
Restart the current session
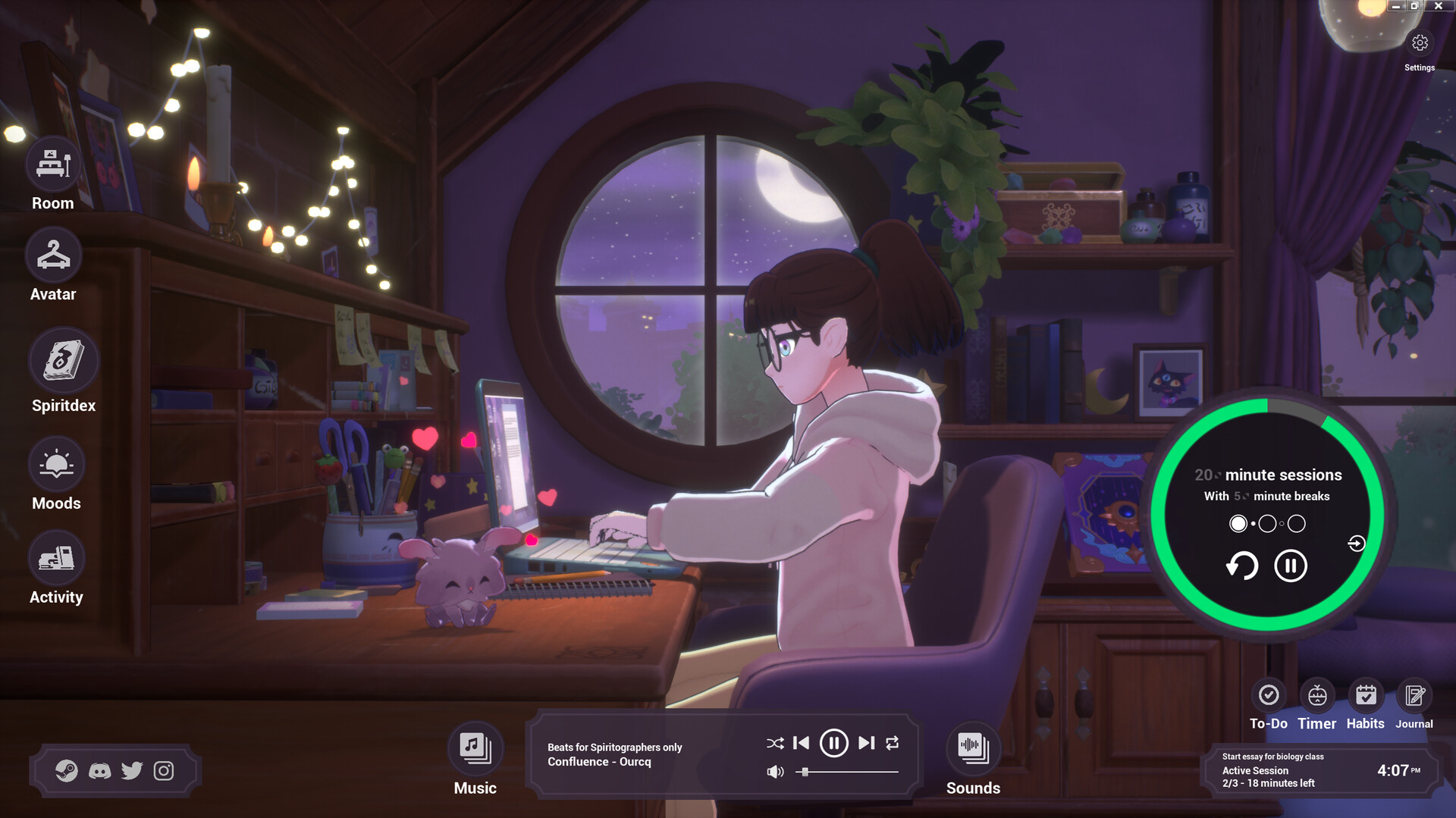(x=1242, y=566)
